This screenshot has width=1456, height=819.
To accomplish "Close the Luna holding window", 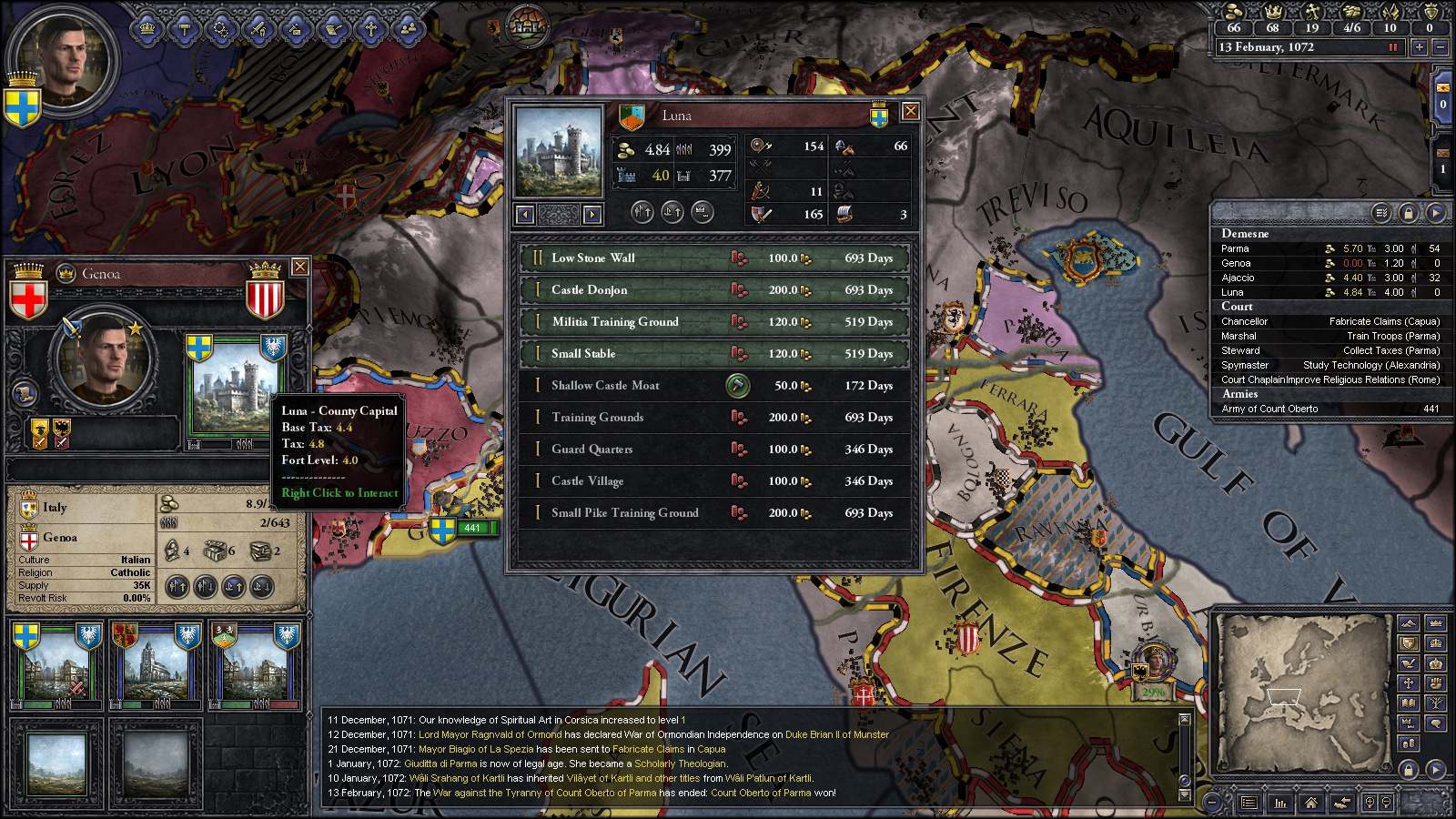I will [909, 112].
